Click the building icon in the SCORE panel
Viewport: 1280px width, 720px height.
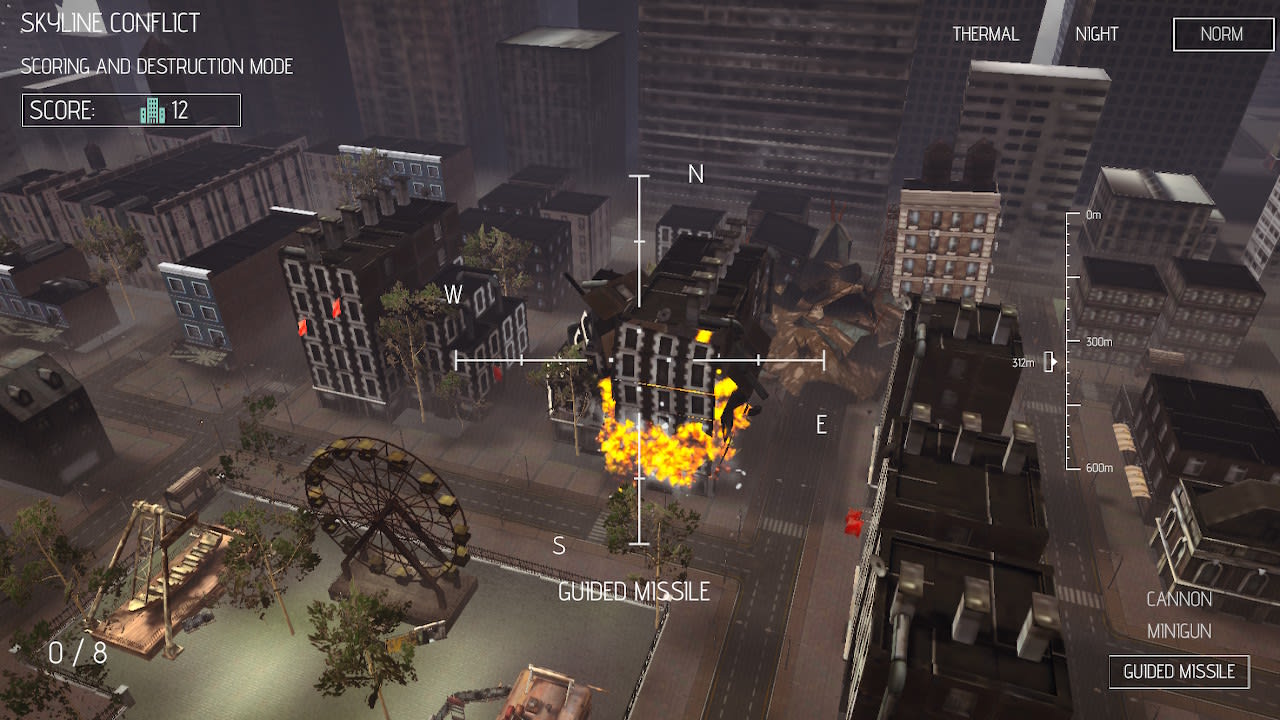click(152, 110)
